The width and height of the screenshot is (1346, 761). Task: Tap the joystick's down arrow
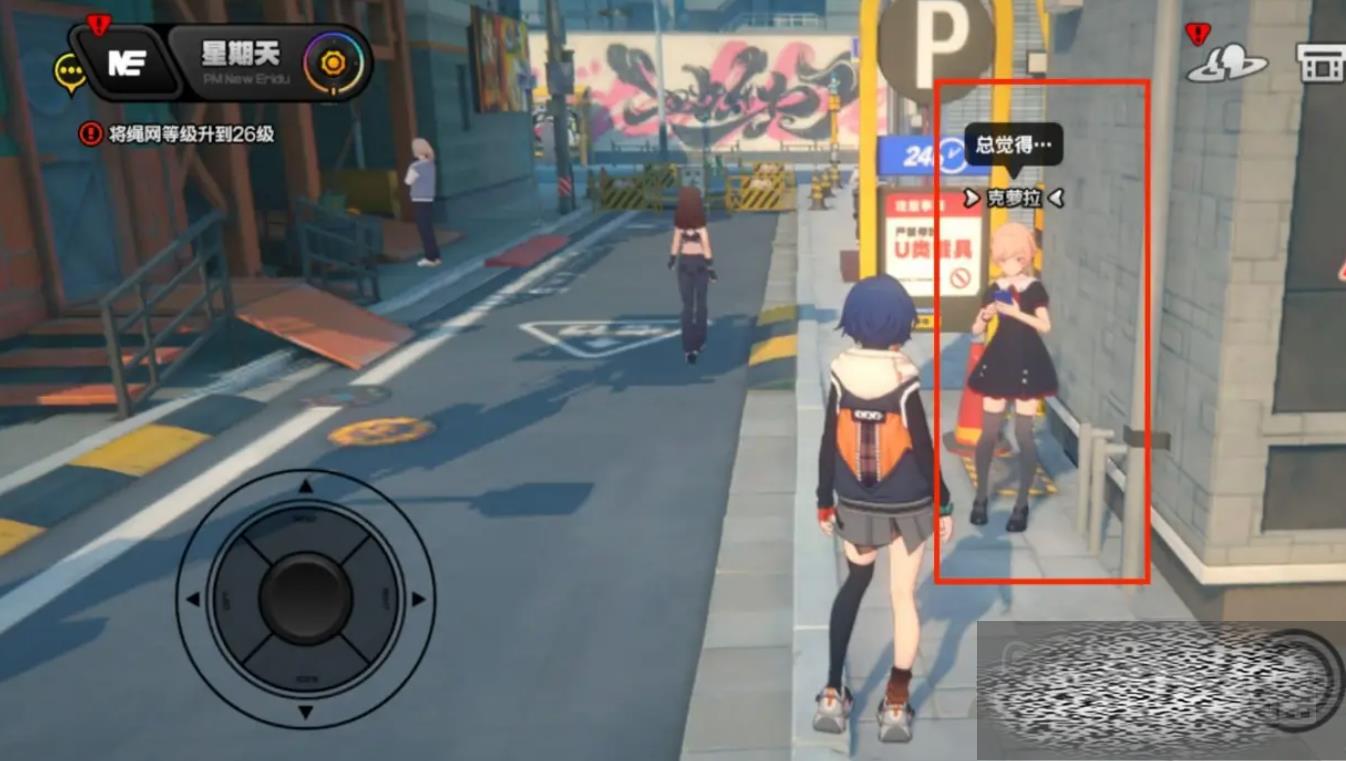pyautogui.click(x=306, y=712)
